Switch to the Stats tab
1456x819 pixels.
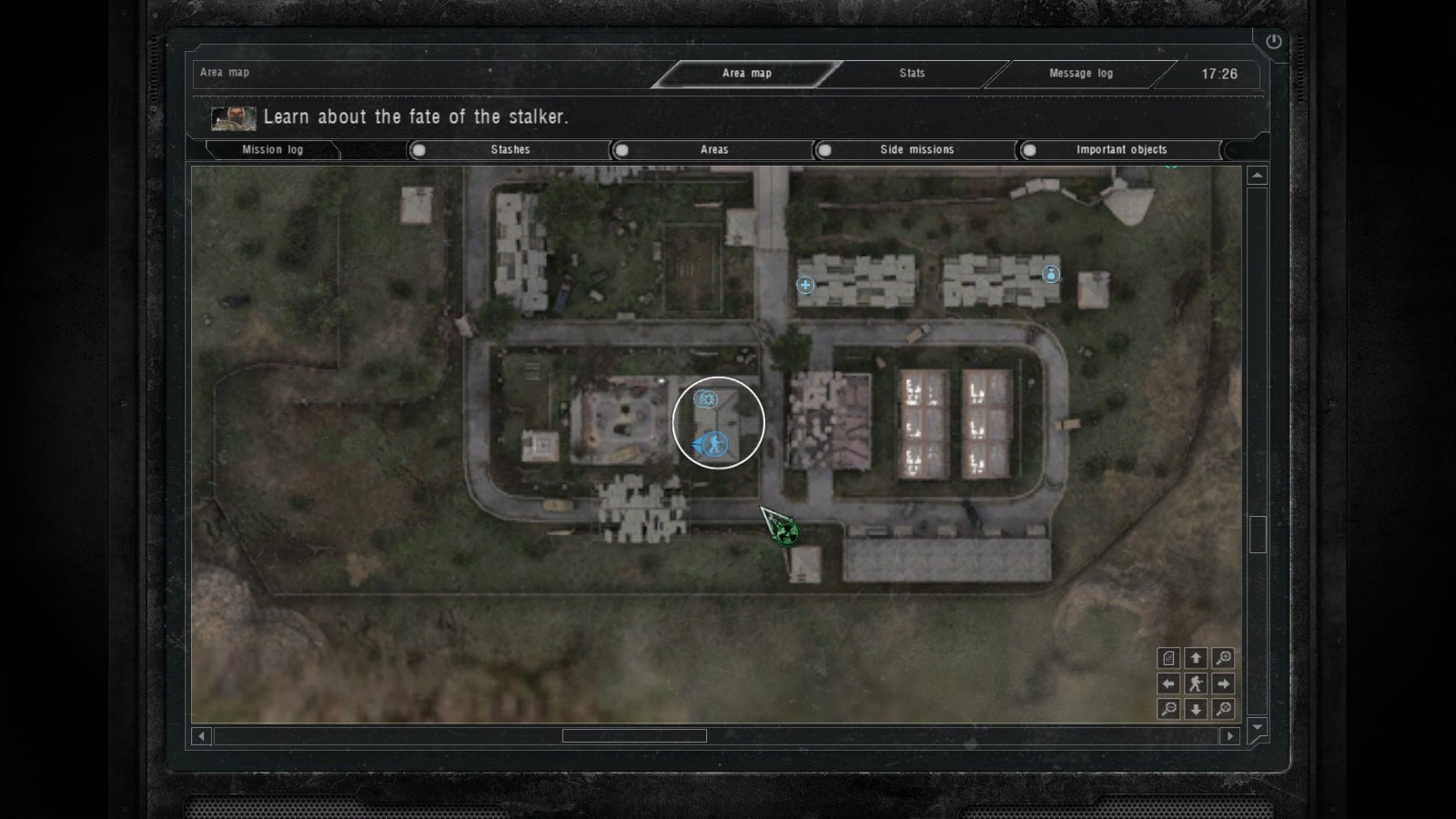(912, 74)
